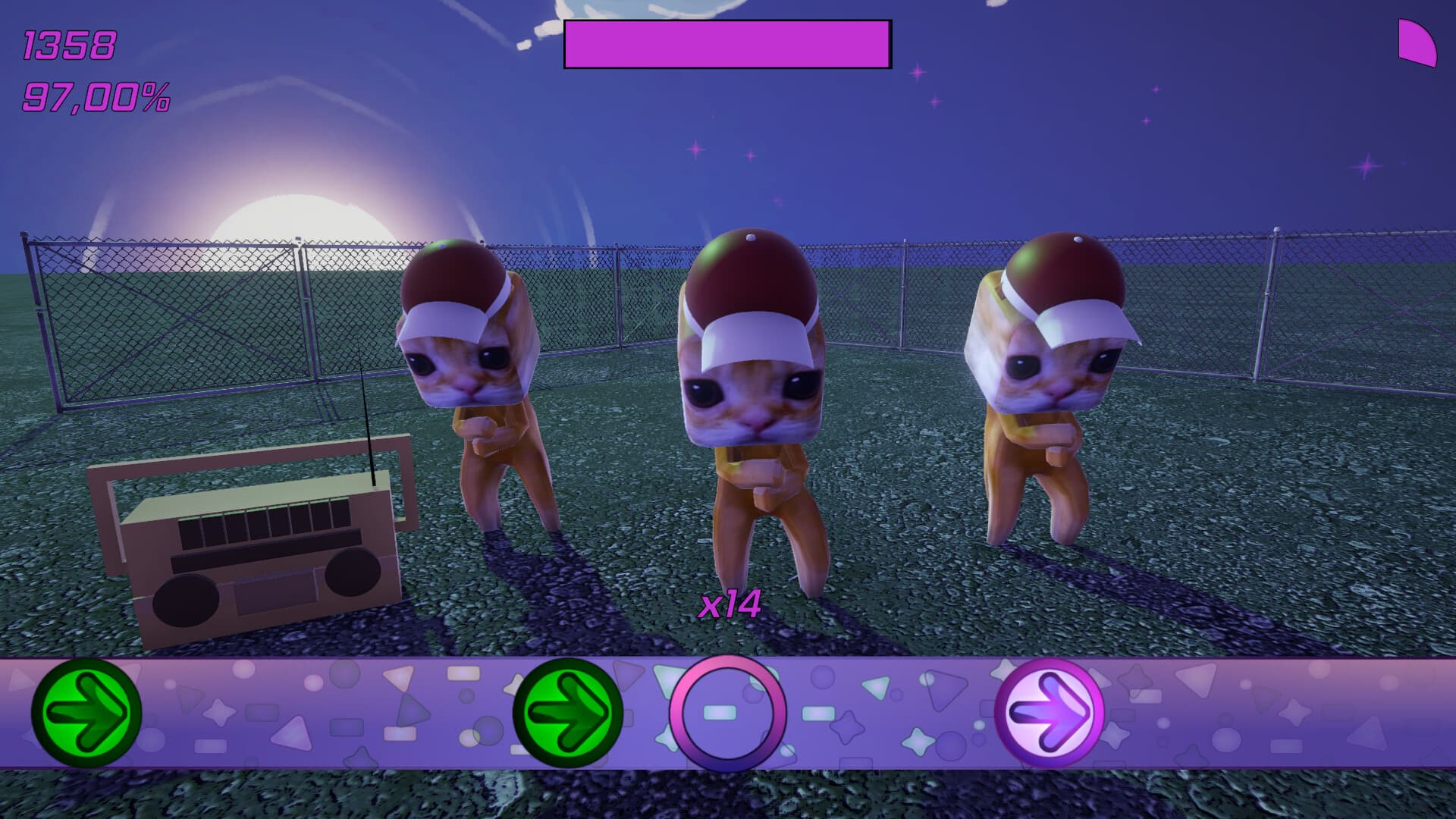This screenshot has width=1456, height=819.
Task: Select the purple right-arrow note
Action: coord(1050,711)
